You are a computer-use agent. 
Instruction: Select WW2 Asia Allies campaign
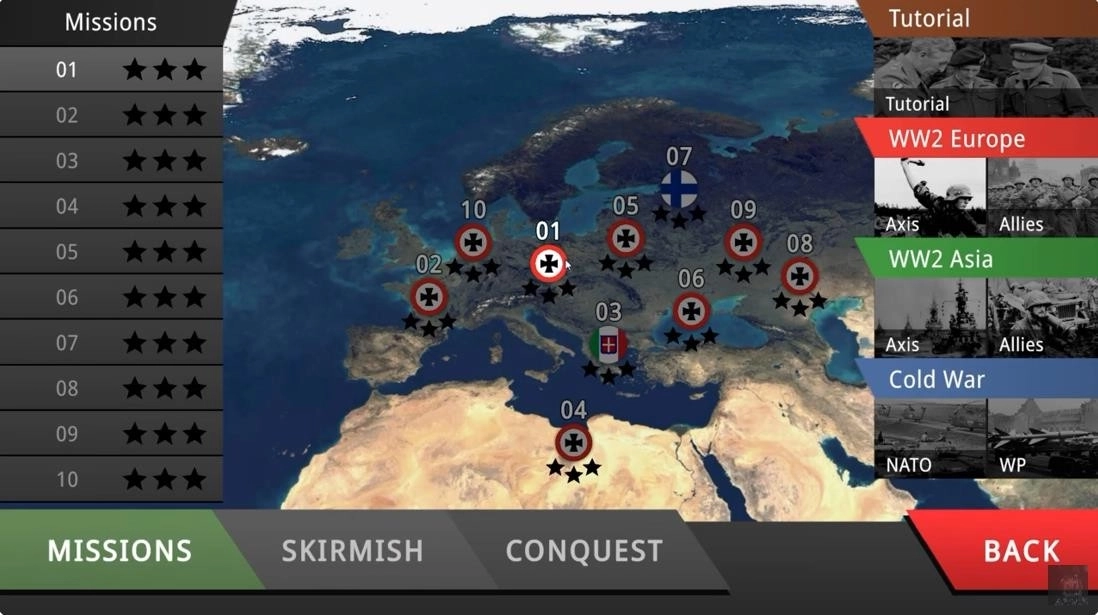click(x=1042, y=317)
